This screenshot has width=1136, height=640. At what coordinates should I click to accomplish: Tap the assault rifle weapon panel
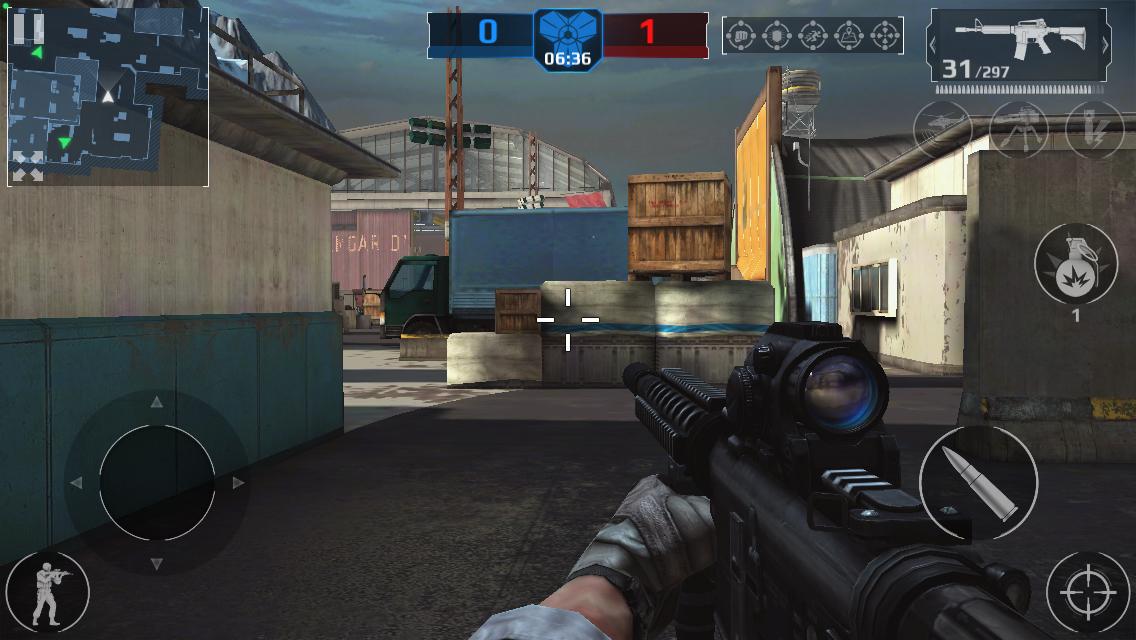1018,44
